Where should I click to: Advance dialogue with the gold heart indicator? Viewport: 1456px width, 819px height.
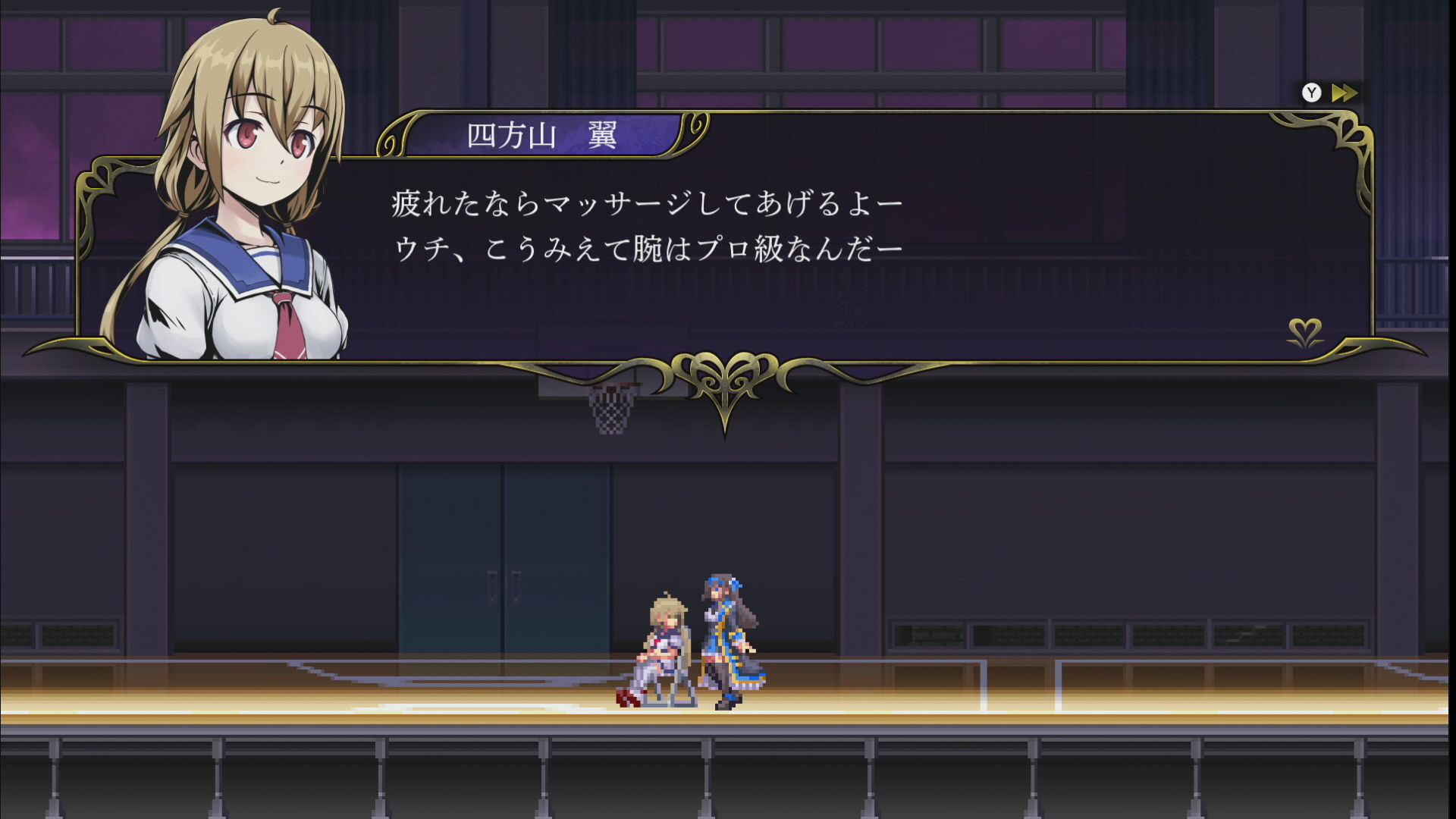1305,332
